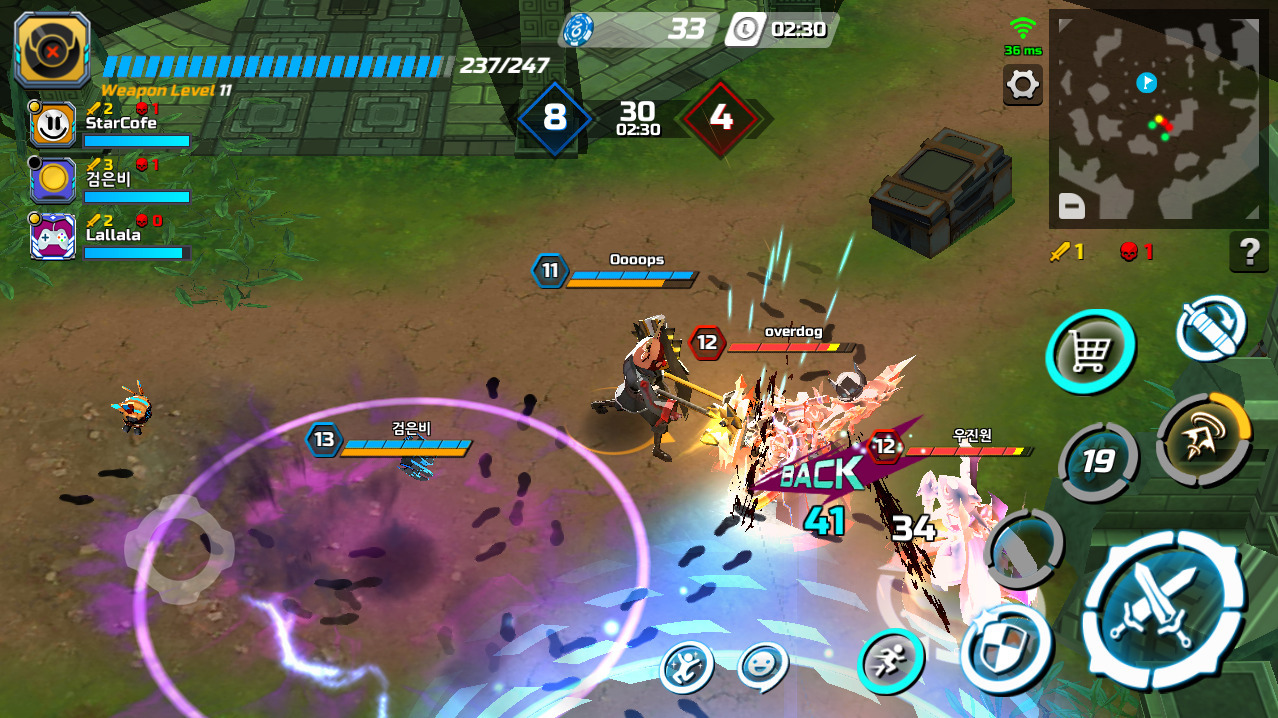Tap the weapon swap button
This screenshot has width=1278, height=718.
click(1210, 327)
